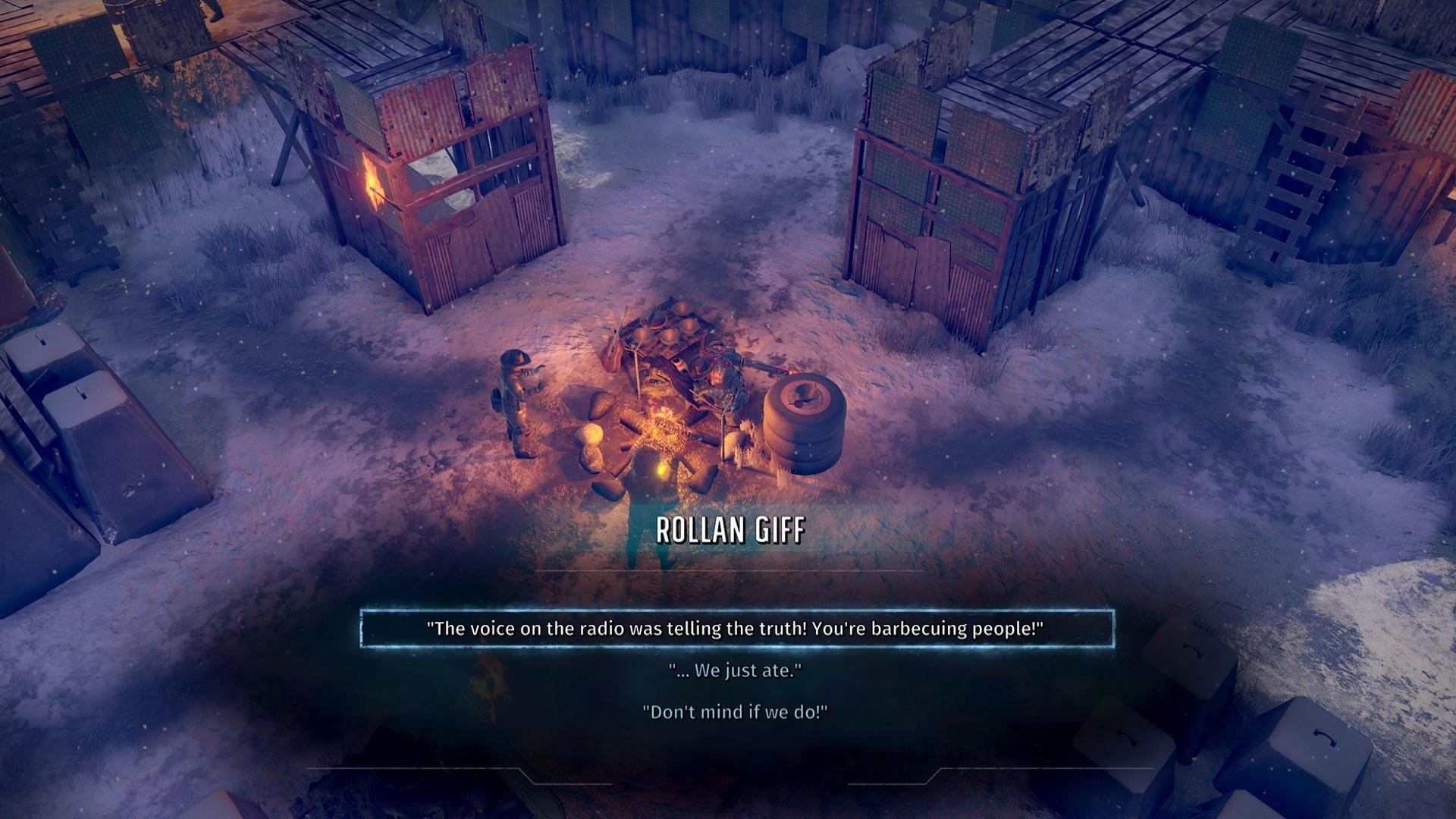Viewport: 1456px width, 819px height.
Task: Select the "... We just ate." response
Action: 735,670
